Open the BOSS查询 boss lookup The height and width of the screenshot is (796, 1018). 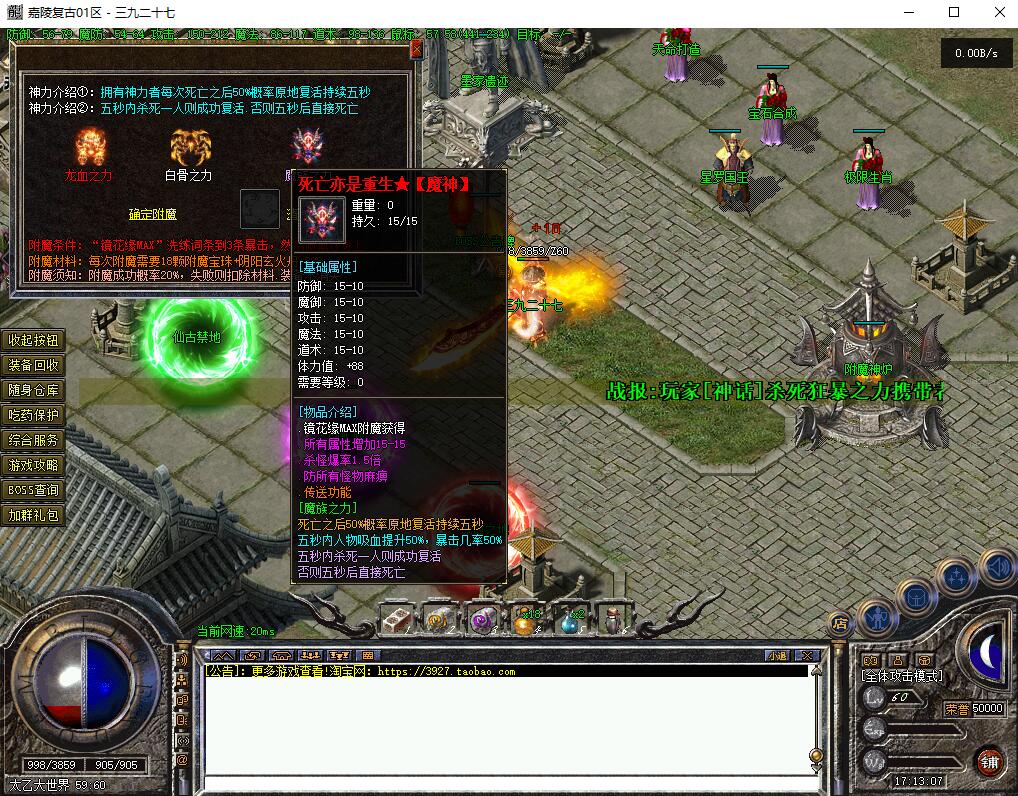click(x=34, y=491)
